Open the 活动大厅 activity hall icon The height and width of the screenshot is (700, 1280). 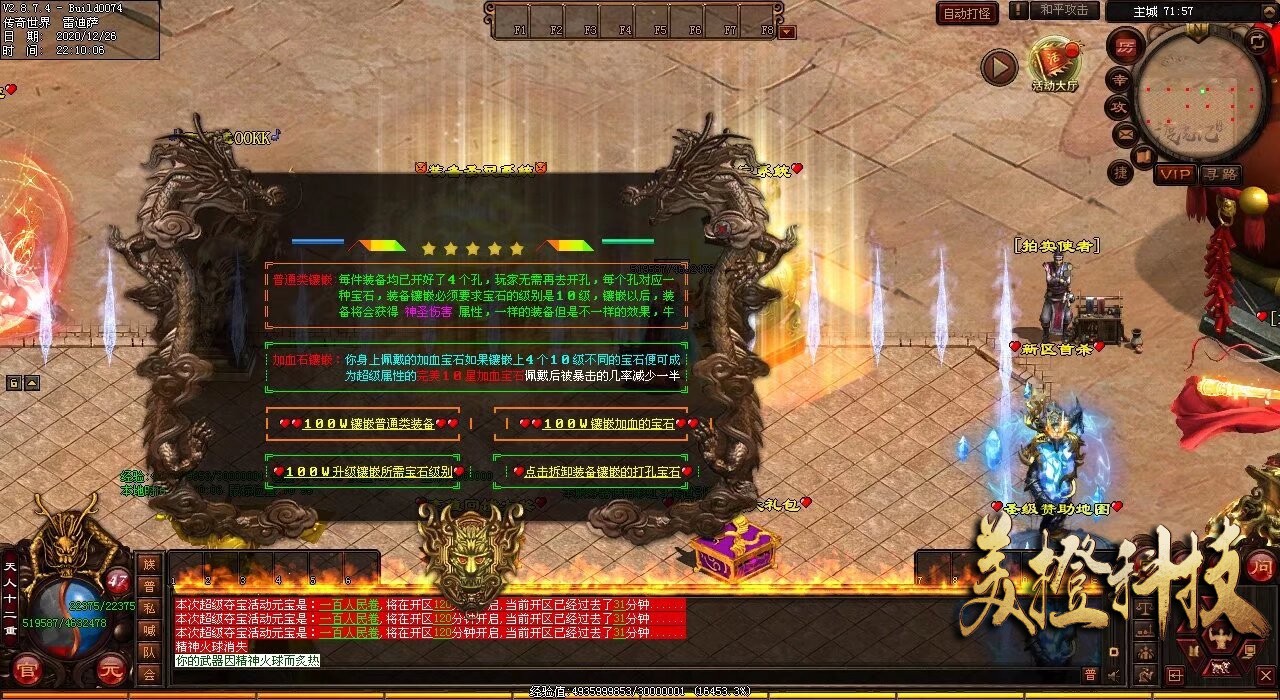[1054, 63]
